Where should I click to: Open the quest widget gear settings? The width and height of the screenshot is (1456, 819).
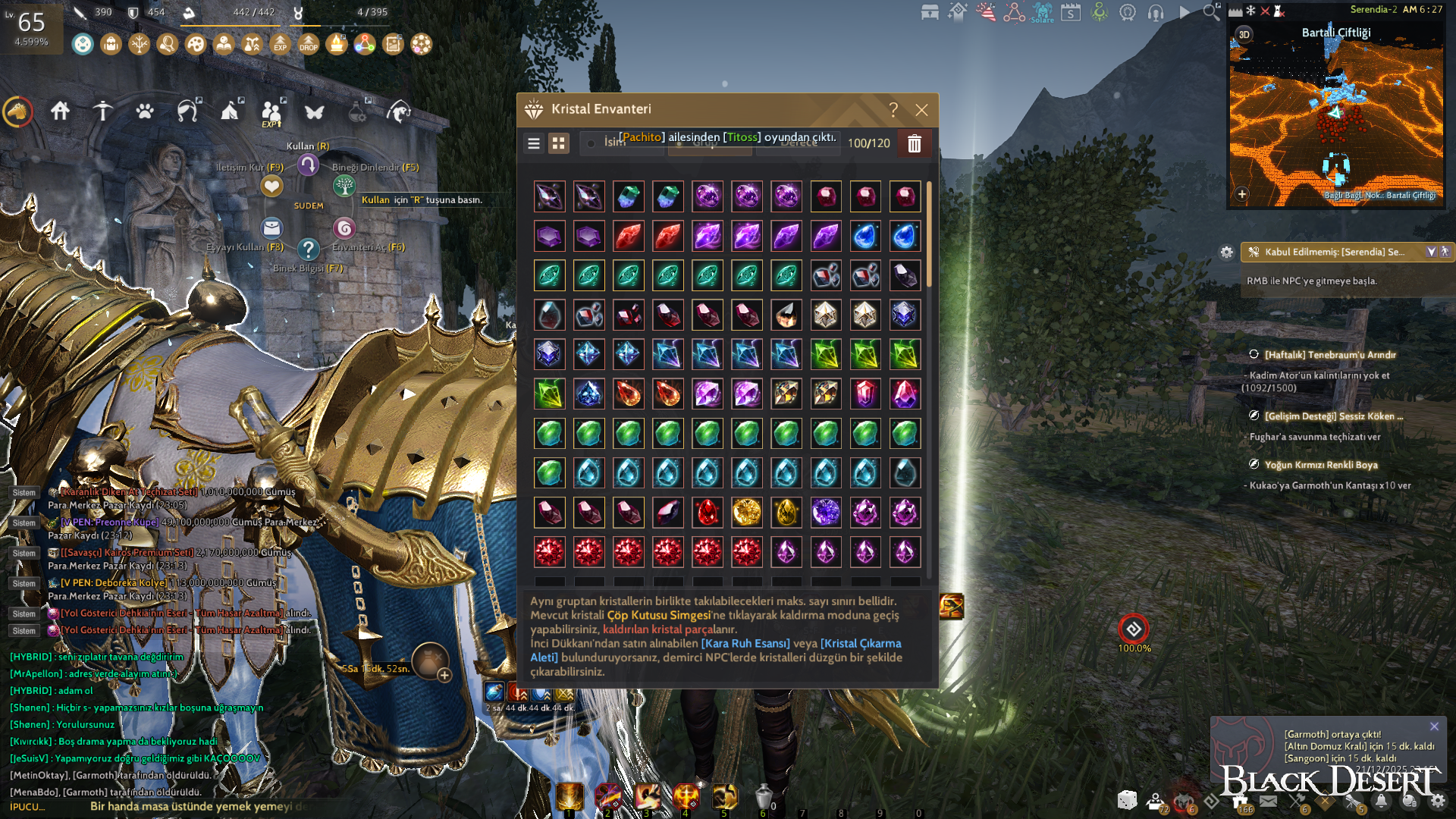coord(1226,253)
